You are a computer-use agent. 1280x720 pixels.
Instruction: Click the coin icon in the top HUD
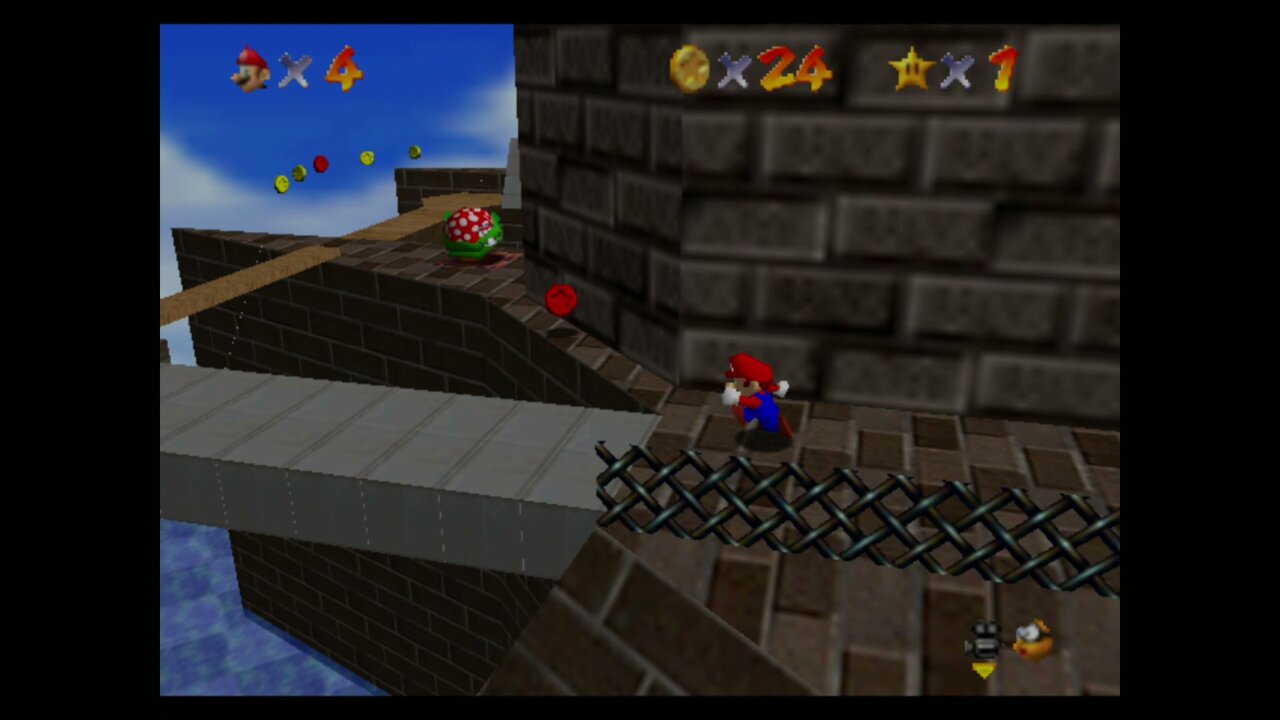tap(690, 69)
